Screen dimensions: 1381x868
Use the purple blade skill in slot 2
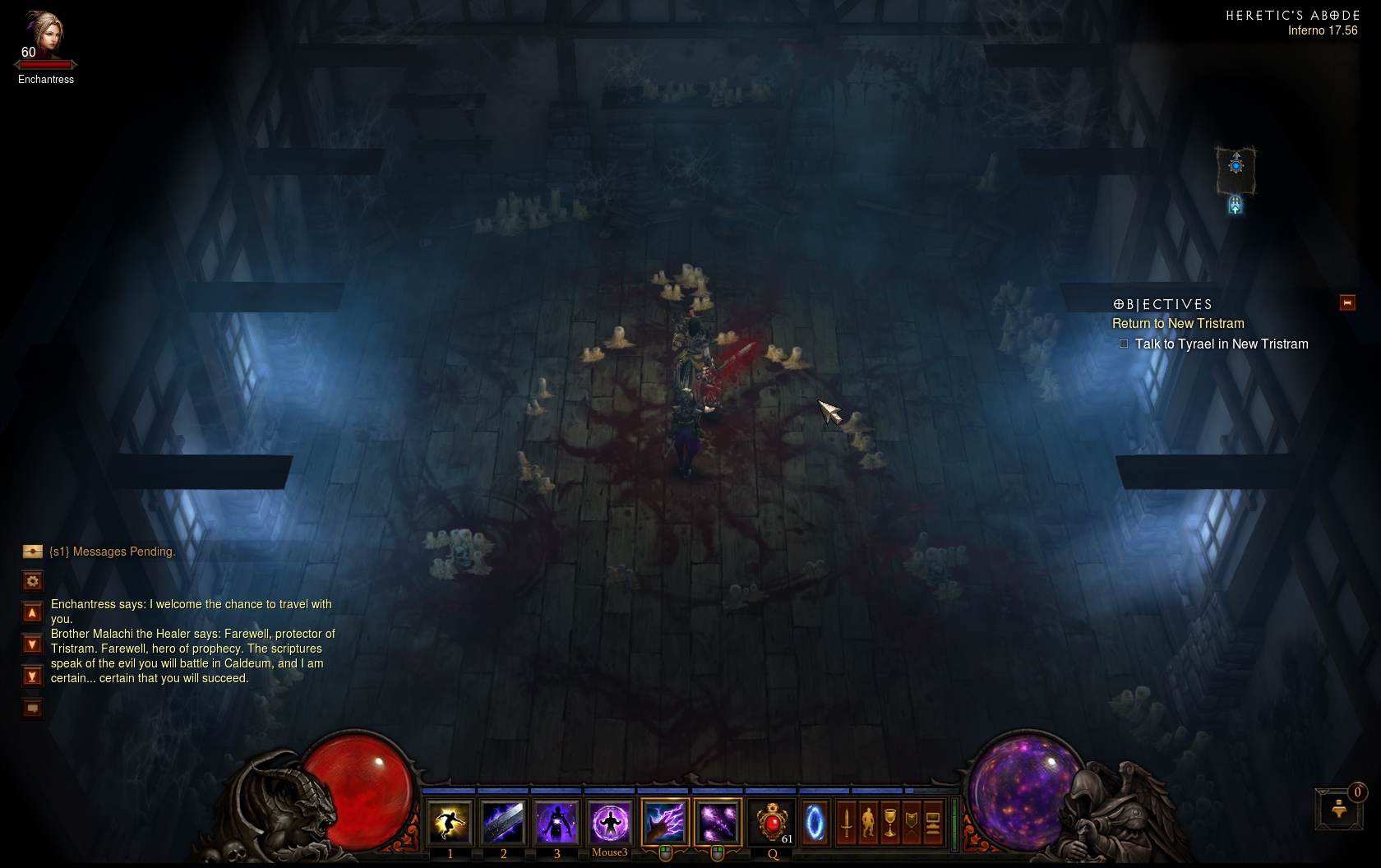[x=503, y=822]
